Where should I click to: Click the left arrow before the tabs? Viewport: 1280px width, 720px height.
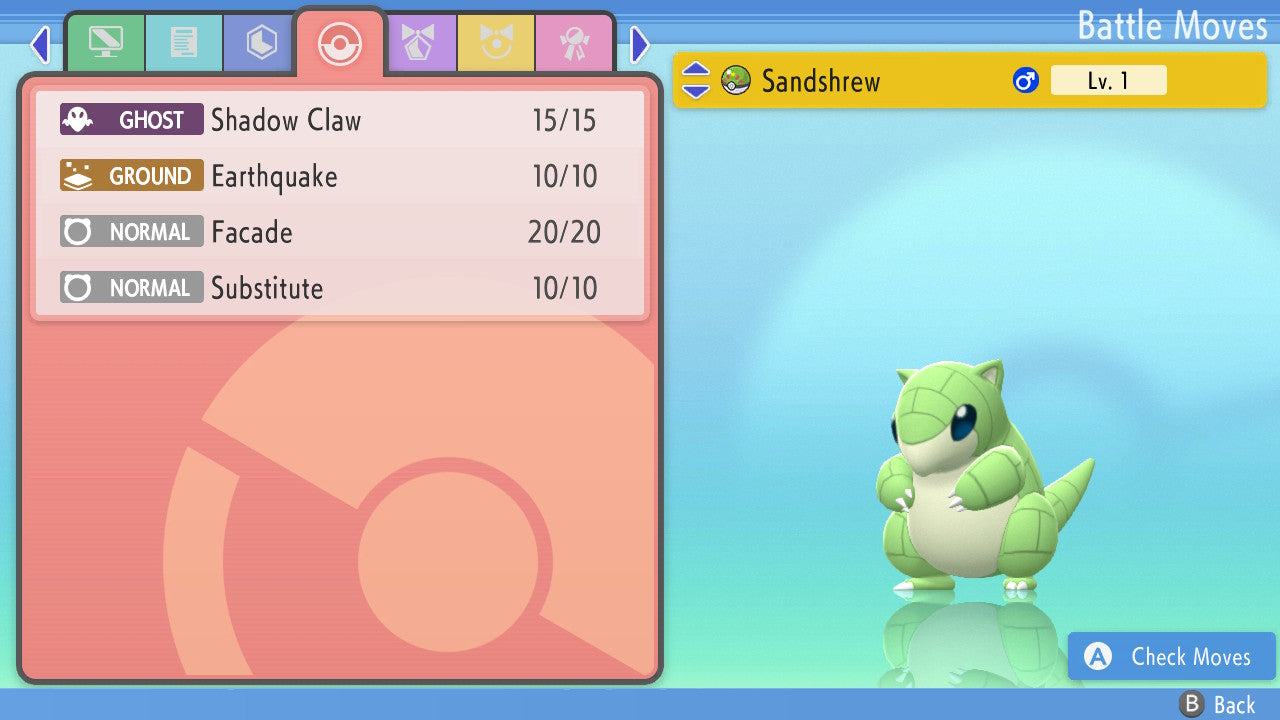click(40, 45)
